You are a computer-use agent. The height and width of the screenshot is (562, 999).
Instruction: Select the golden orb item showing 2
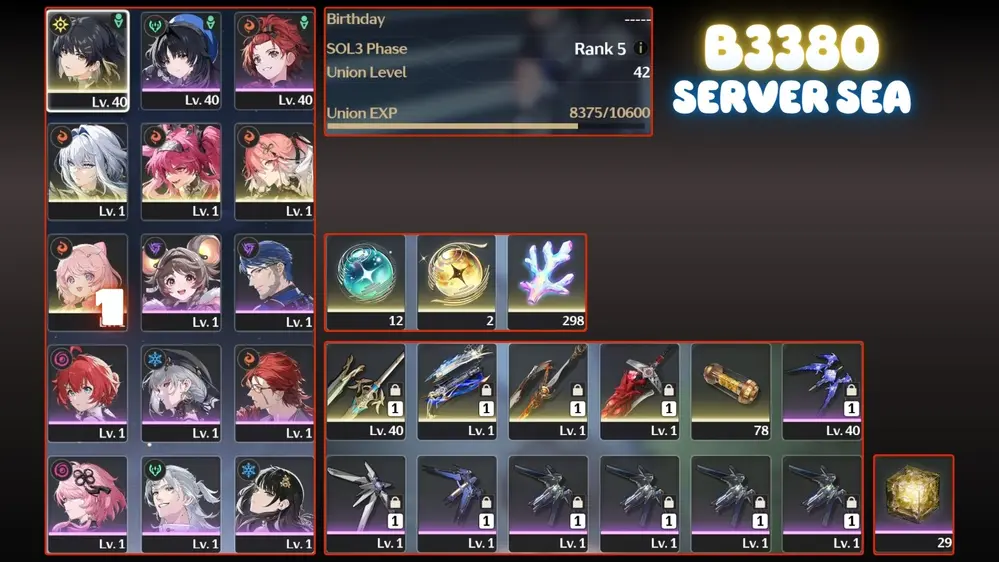tap(456, 281)
